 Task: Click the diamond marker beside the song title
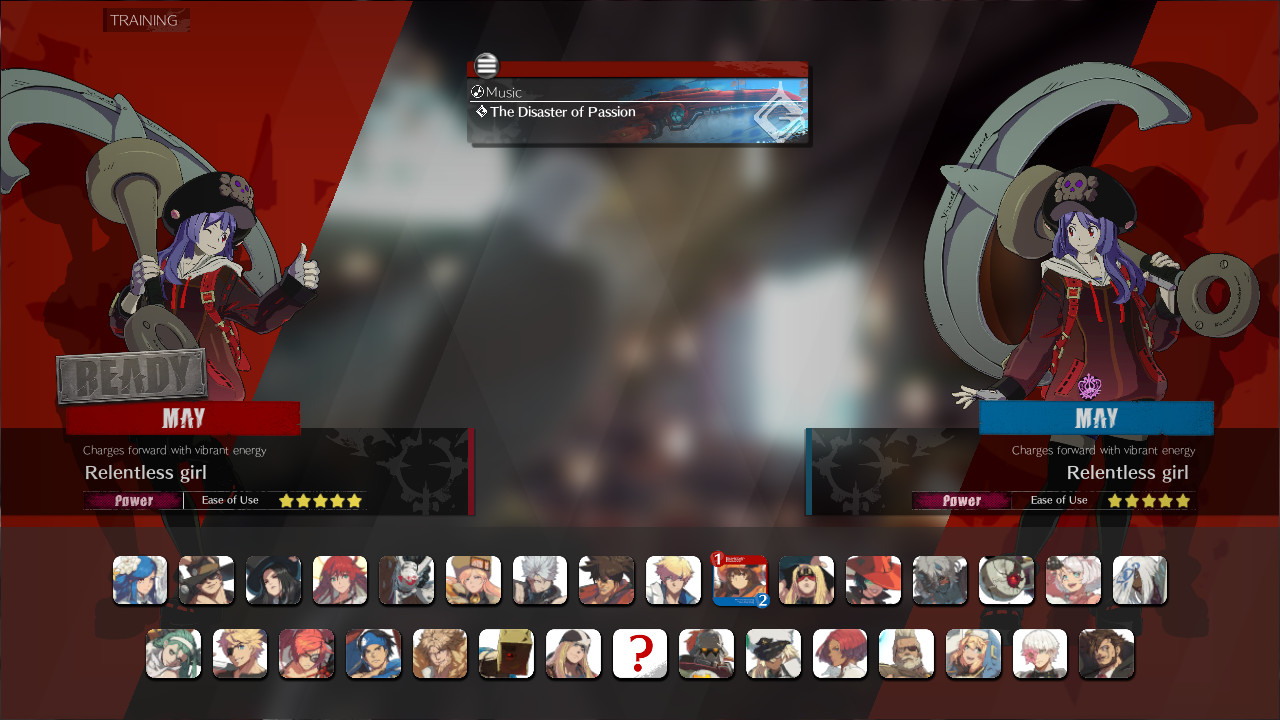pos(479,112)
